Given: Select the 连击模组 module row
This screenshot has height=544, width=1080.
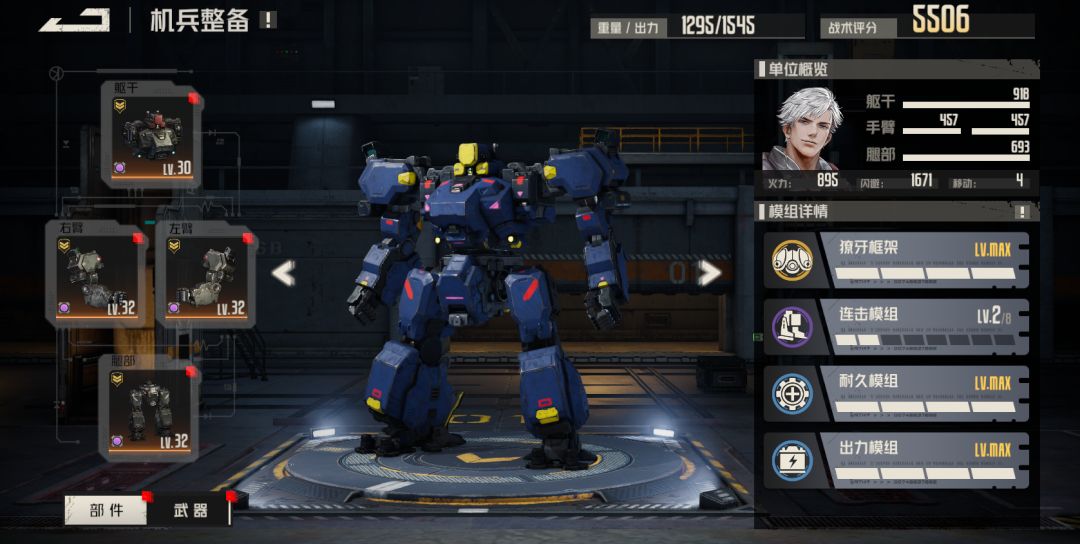Looking at the screenshot, I should 895,326.
